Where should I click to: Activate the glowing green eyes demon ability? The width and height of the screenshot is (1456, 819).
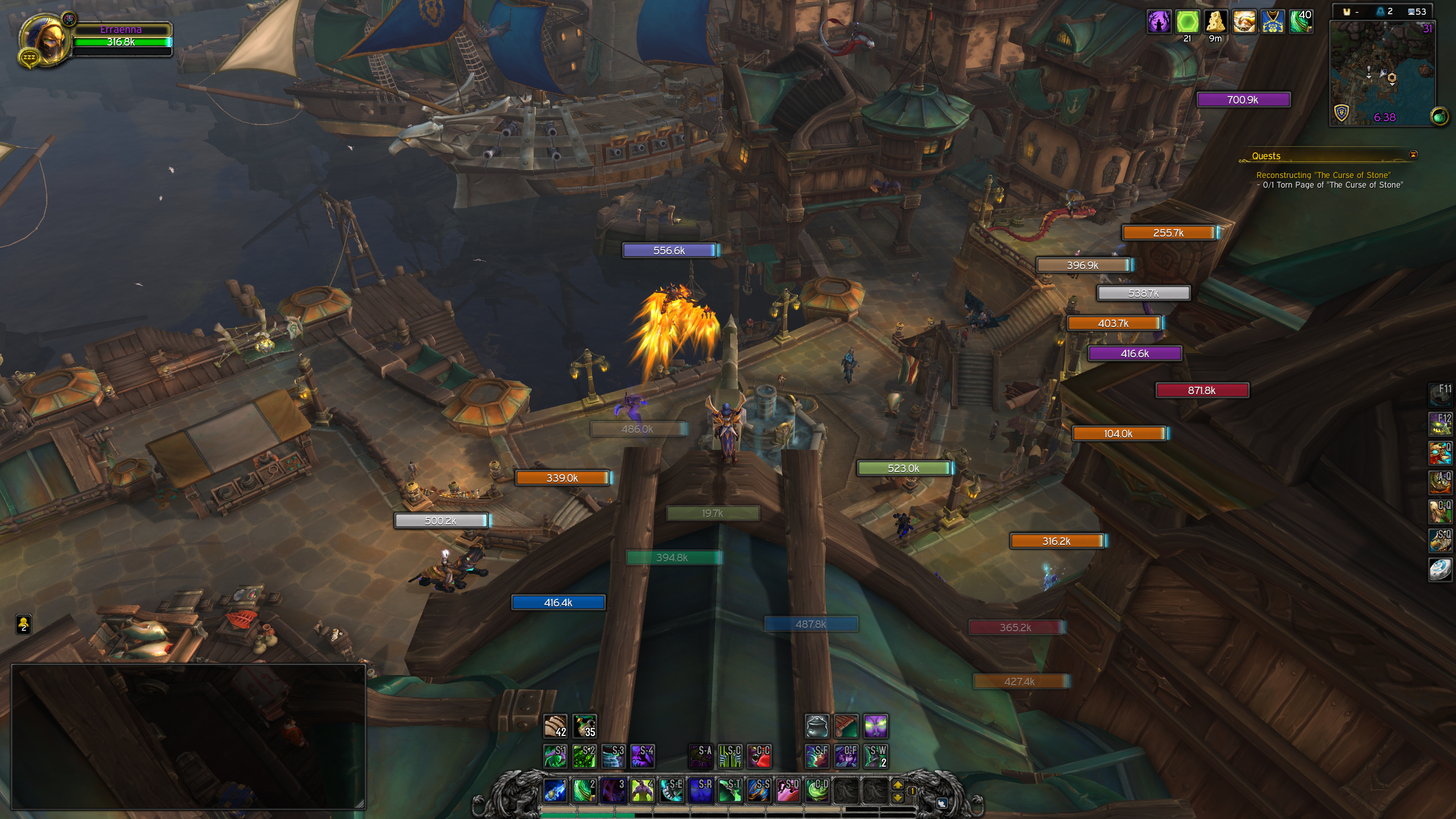[875, 726]
